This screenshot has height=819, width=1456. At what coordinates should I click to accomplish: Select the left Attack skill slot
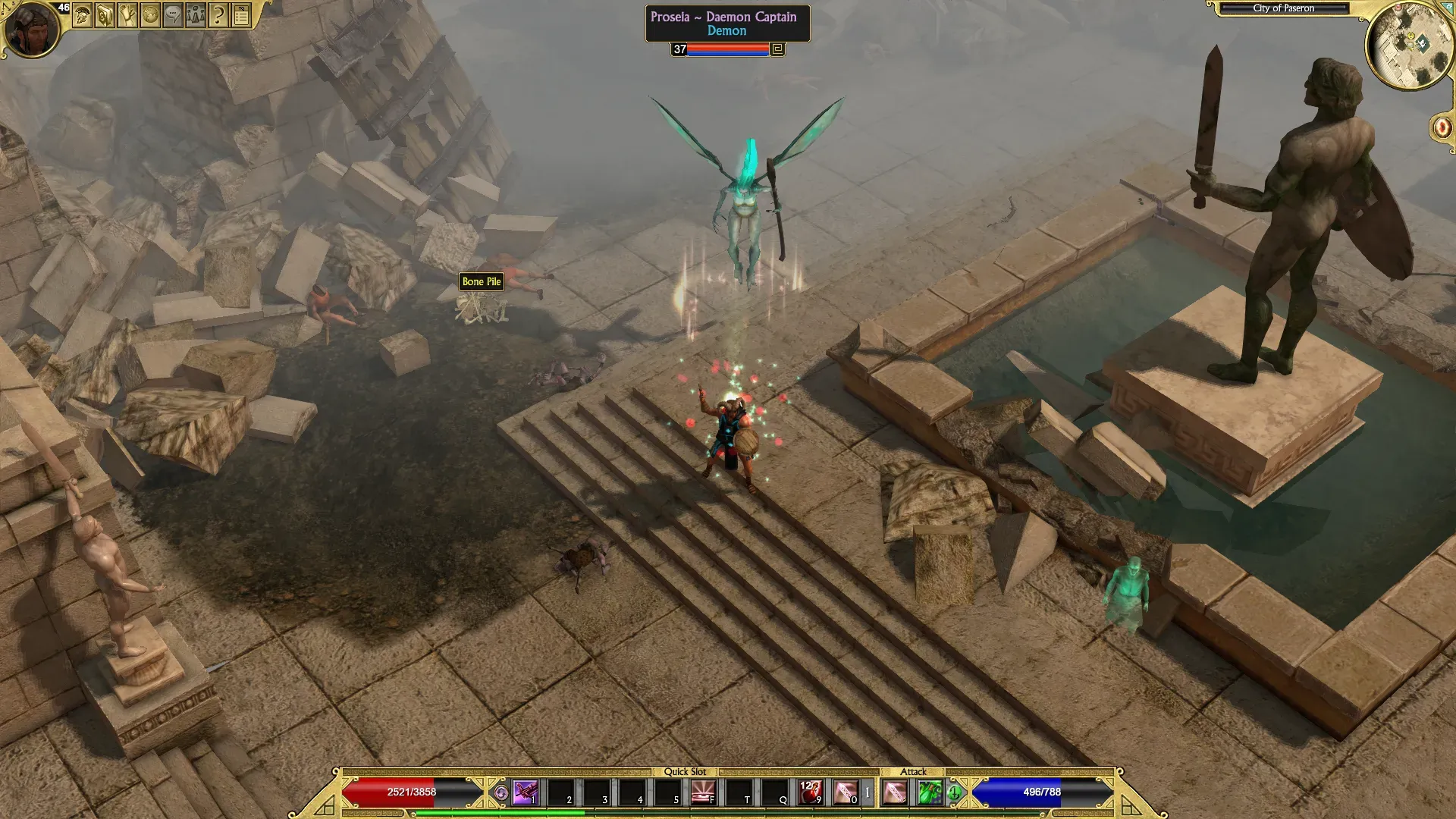[x=895, y=792]
